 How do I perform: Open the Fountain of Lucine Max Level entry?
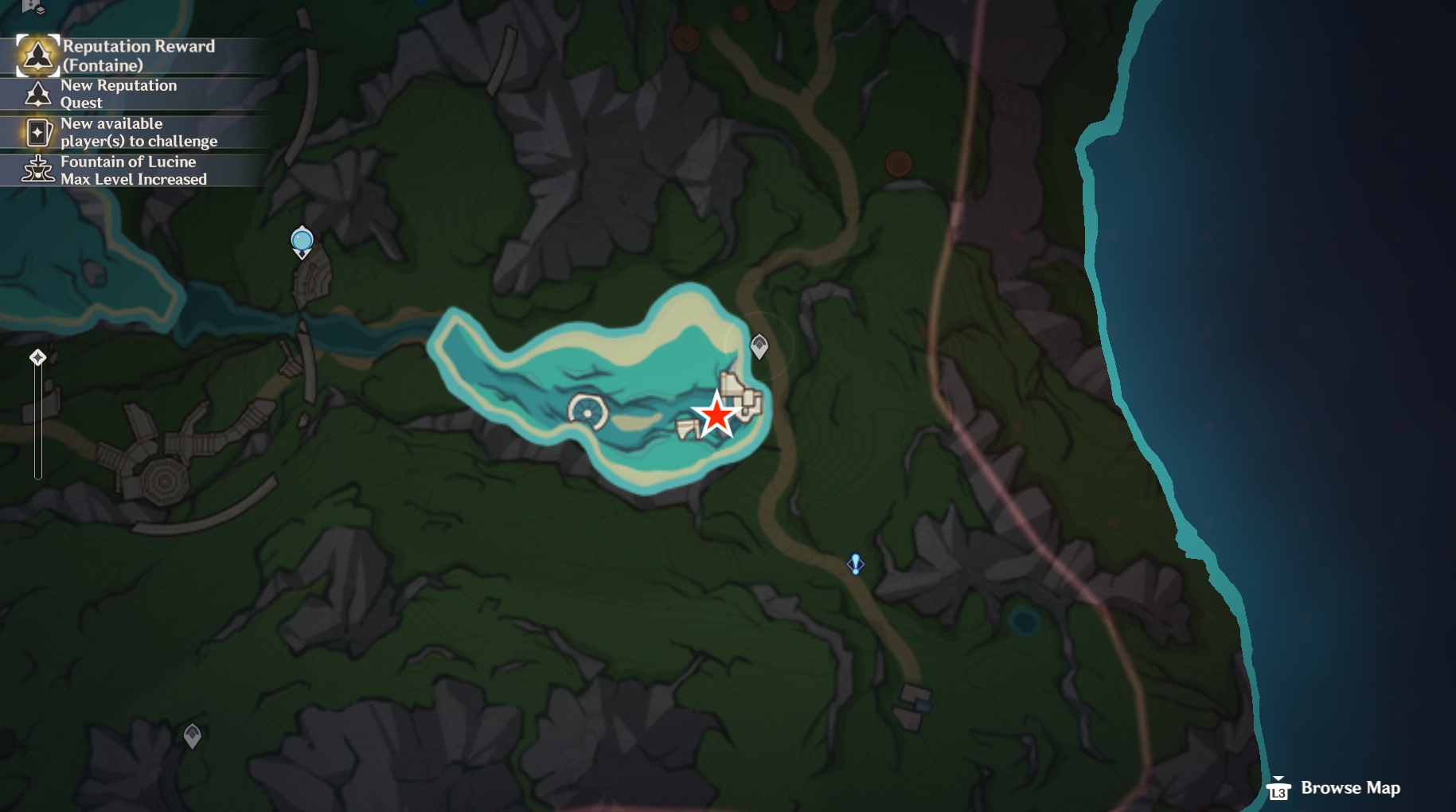(133, 170)
